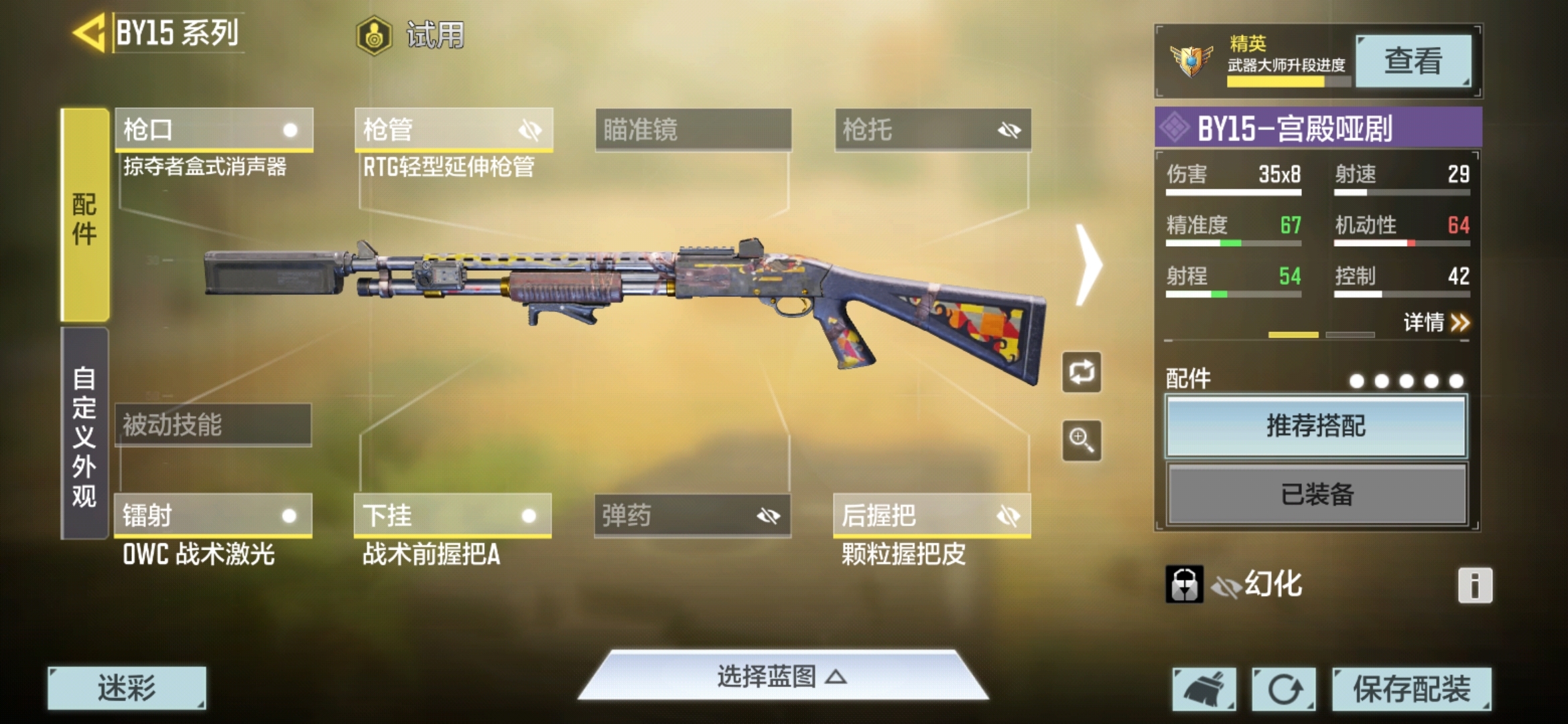Choose the 瞄准镜 optic slot

point(693,129)
